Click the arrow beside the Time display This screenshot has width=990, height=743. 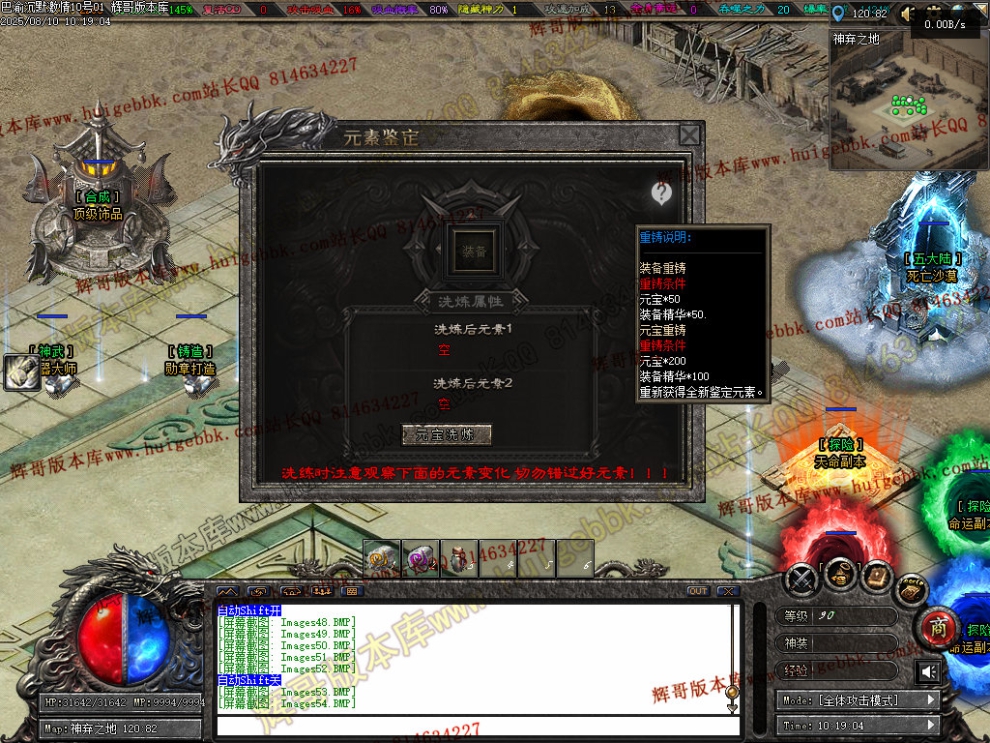point(931,725)
